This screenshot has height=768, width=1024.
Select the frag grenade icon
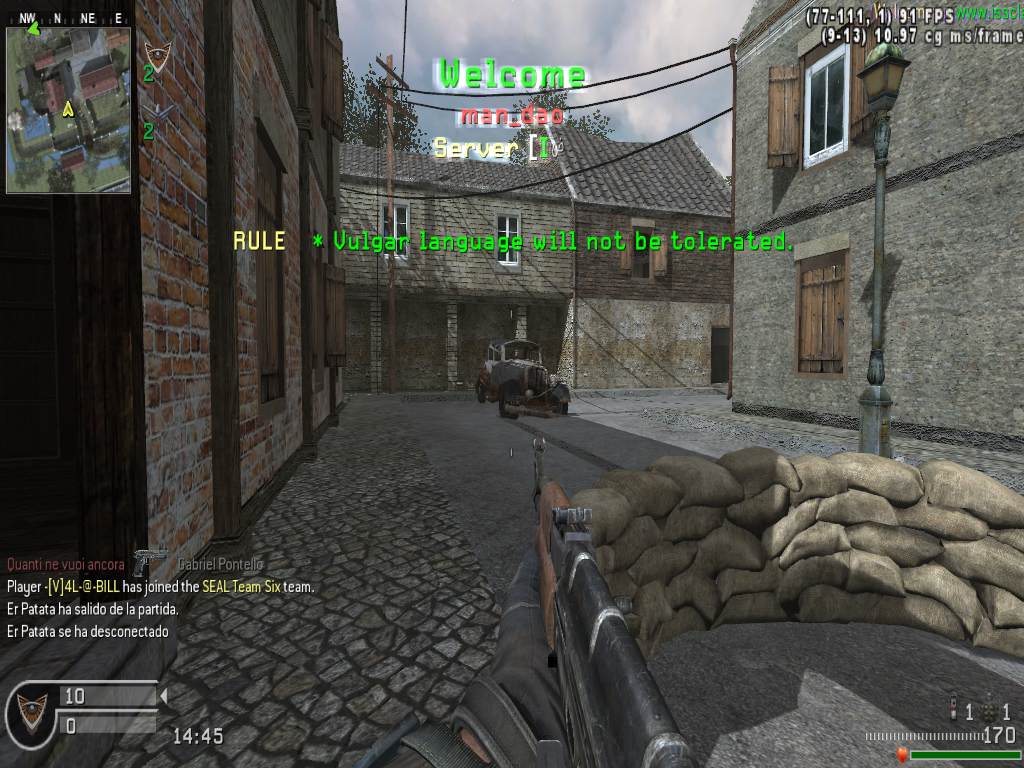tap(989, 711)
